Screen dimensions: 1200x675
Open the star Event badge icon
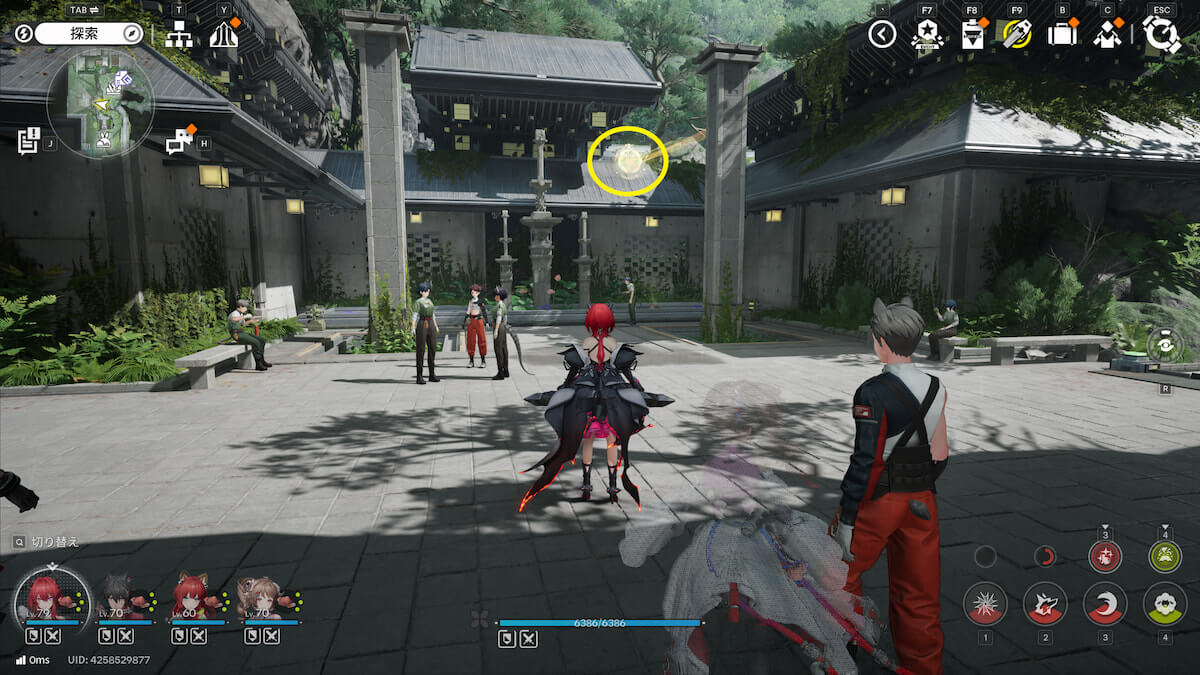click(926, 35)
